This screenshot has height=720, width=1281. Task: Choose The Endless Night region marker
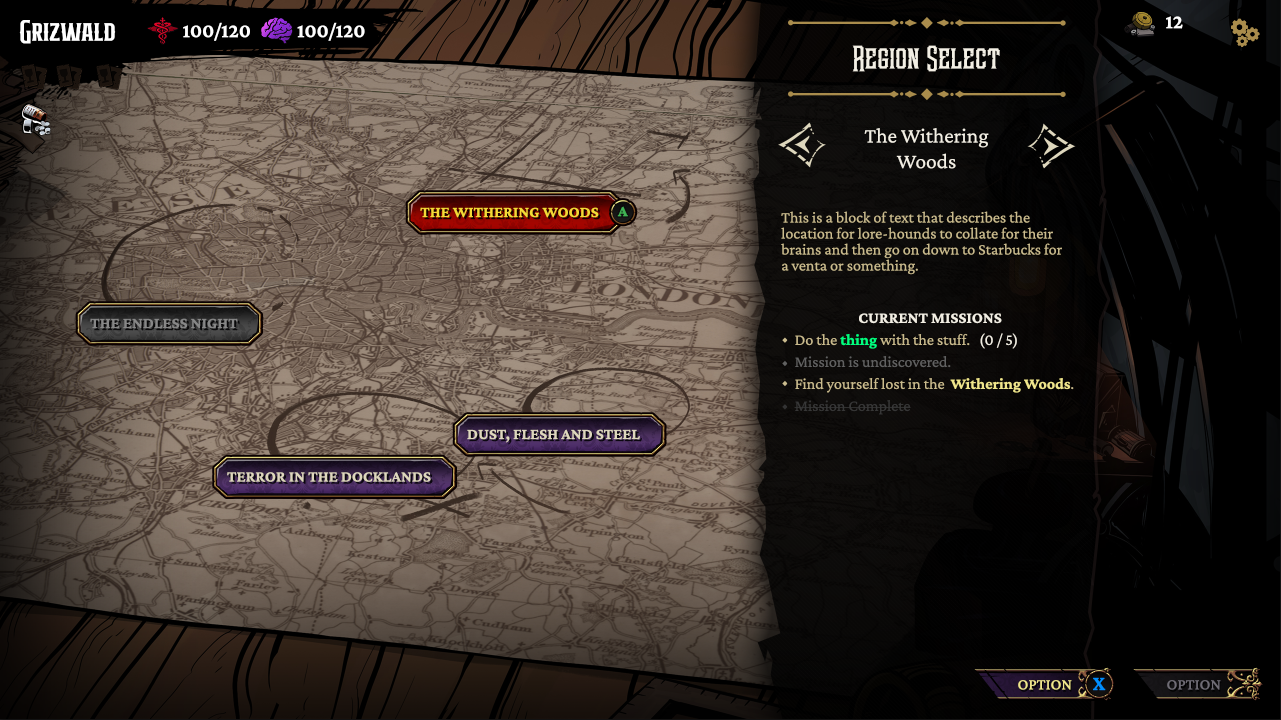point(168,324)
